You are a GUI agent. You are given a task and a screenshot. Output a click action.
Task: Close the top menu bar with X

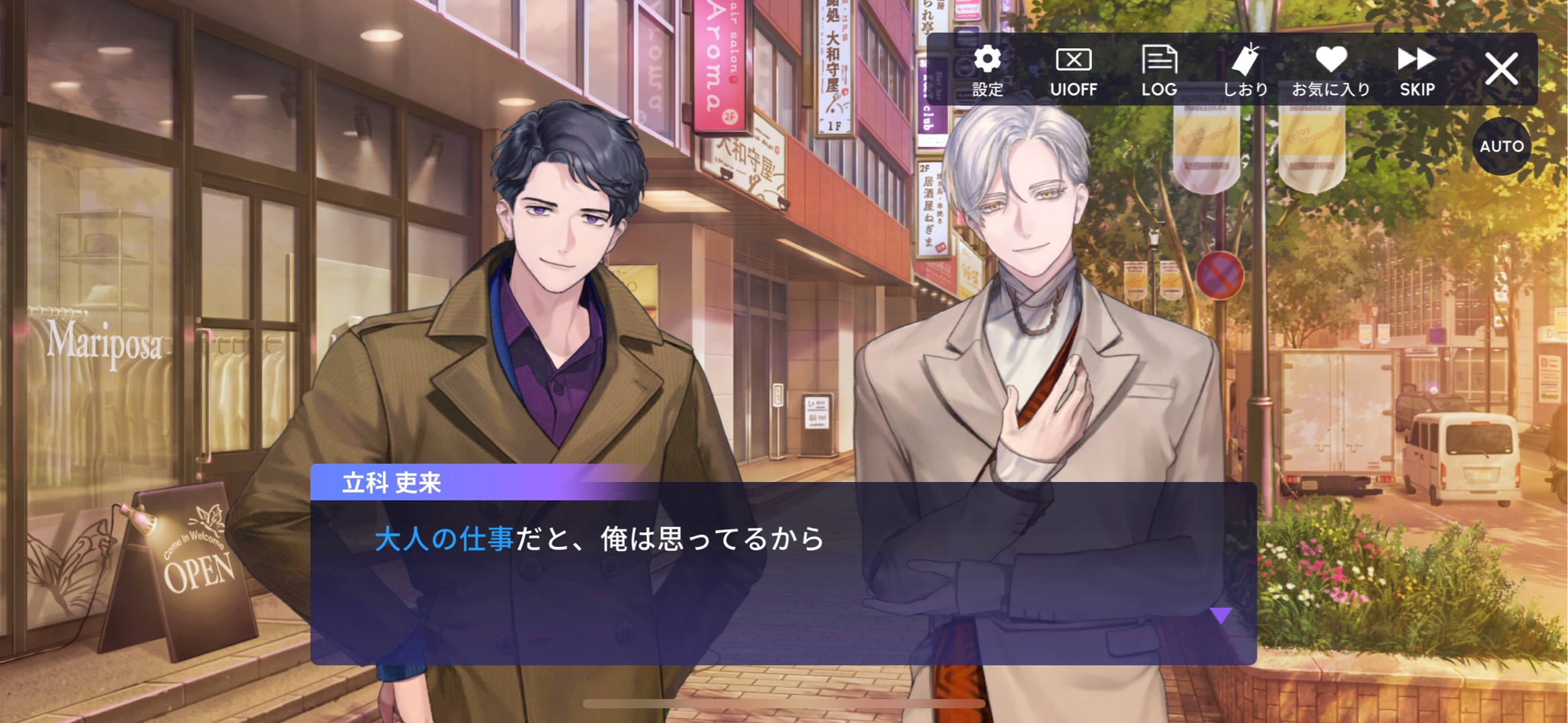(x=1501, y=69)
